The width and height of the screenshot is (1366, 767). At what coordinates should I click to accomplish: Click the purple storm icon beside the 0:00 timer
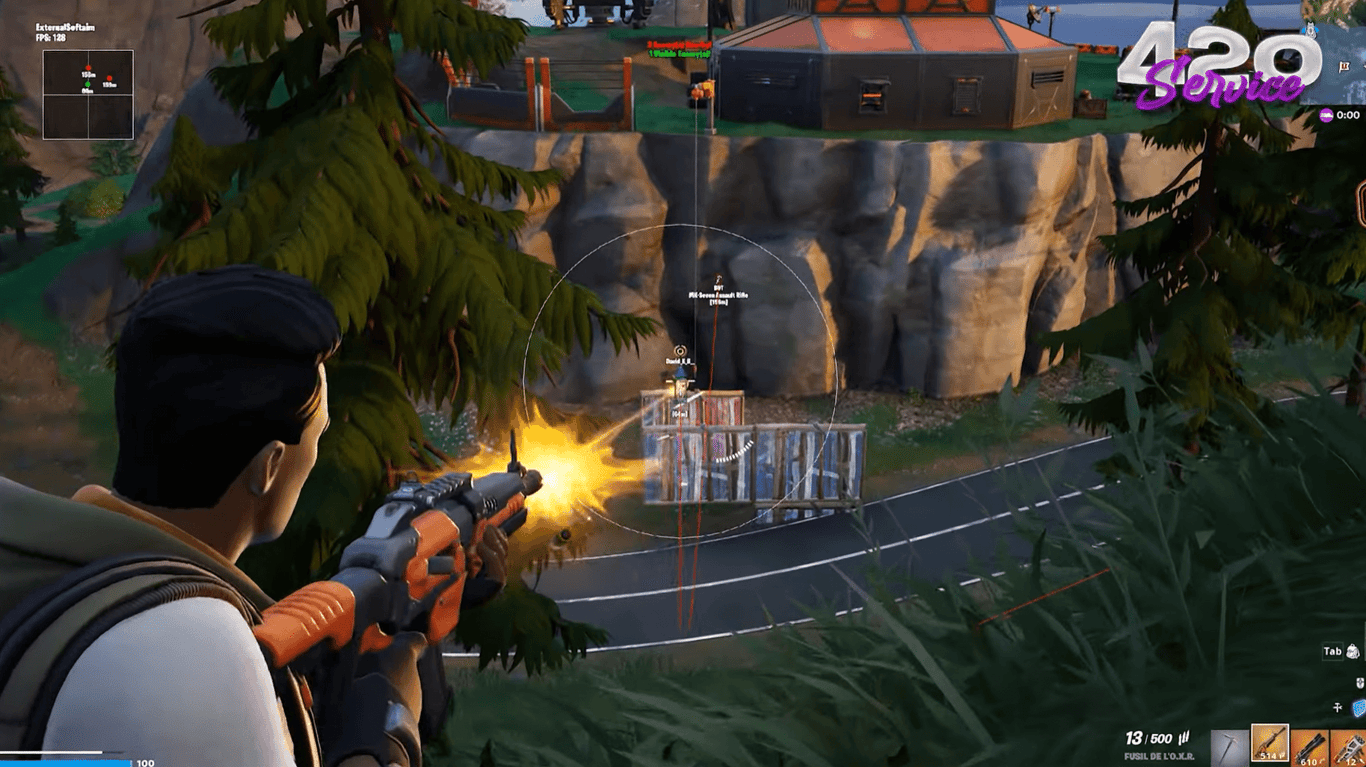[1327, 115]
